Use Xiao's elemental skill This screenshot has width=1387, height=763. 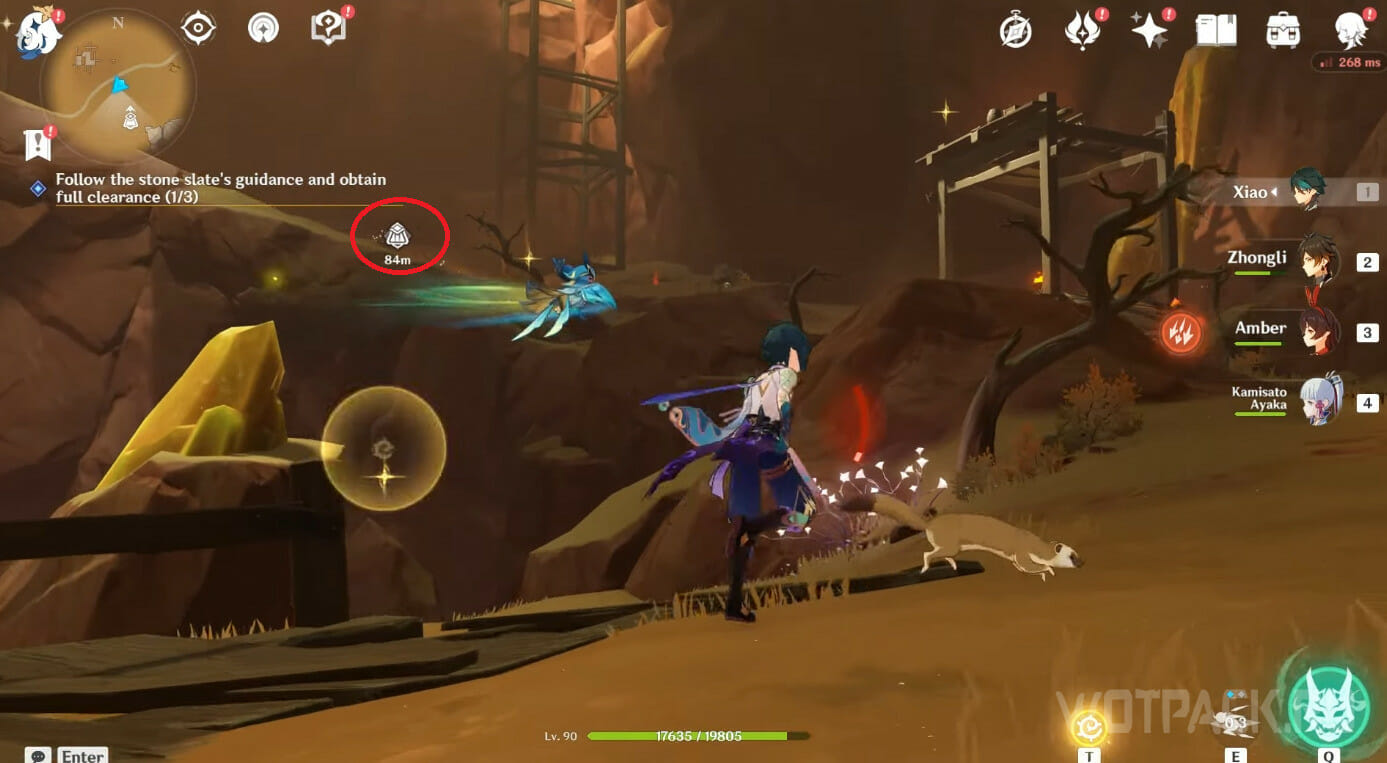(1236, 723)
